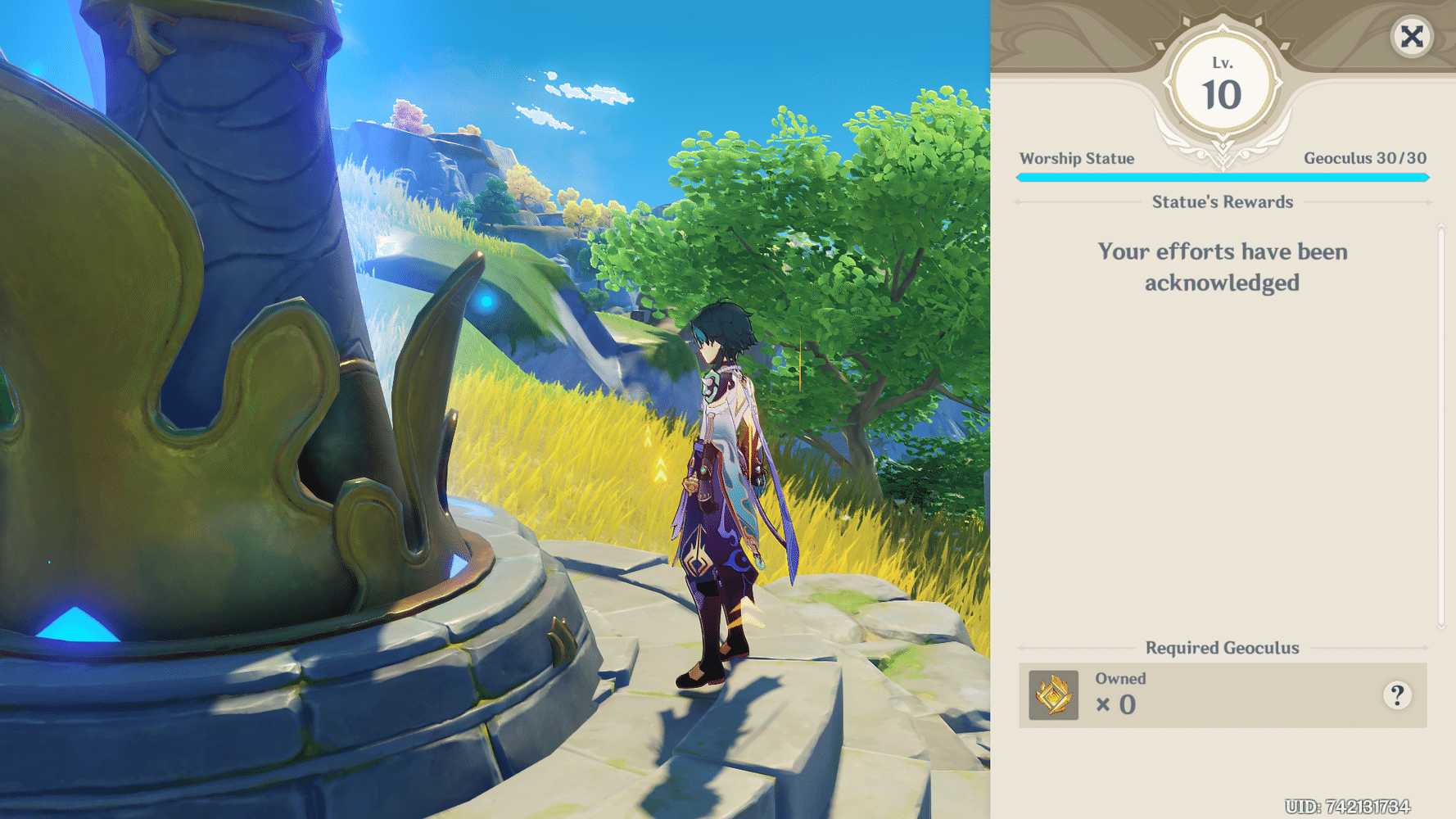Click the Statue's Rewards header
Image resolution: width=1456 pixels, height=819 pixels.
[x=1222, y=201]
